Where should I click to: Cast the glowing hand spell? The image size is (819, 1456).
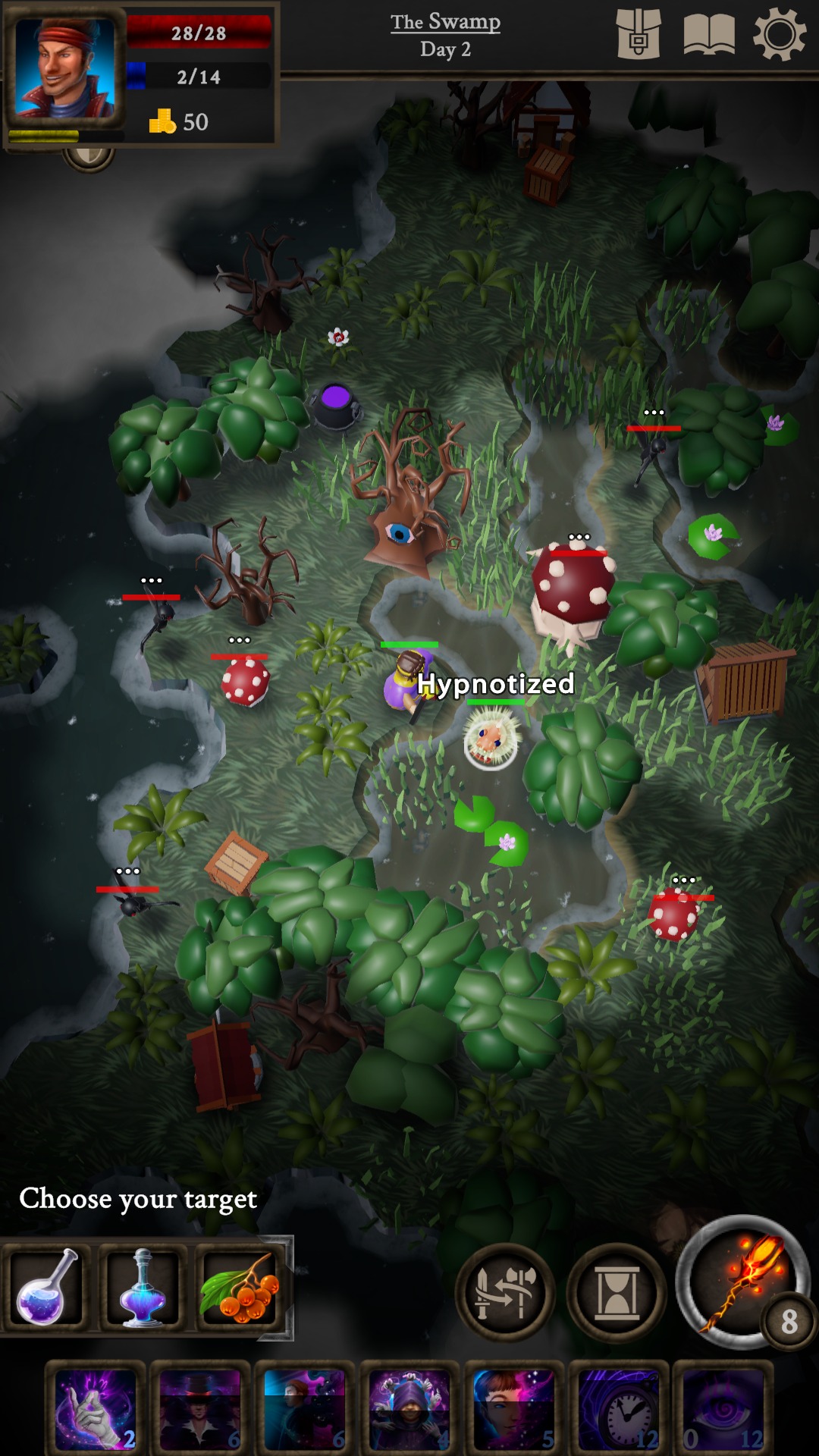pyautogui.click(x=96, y=1410)
